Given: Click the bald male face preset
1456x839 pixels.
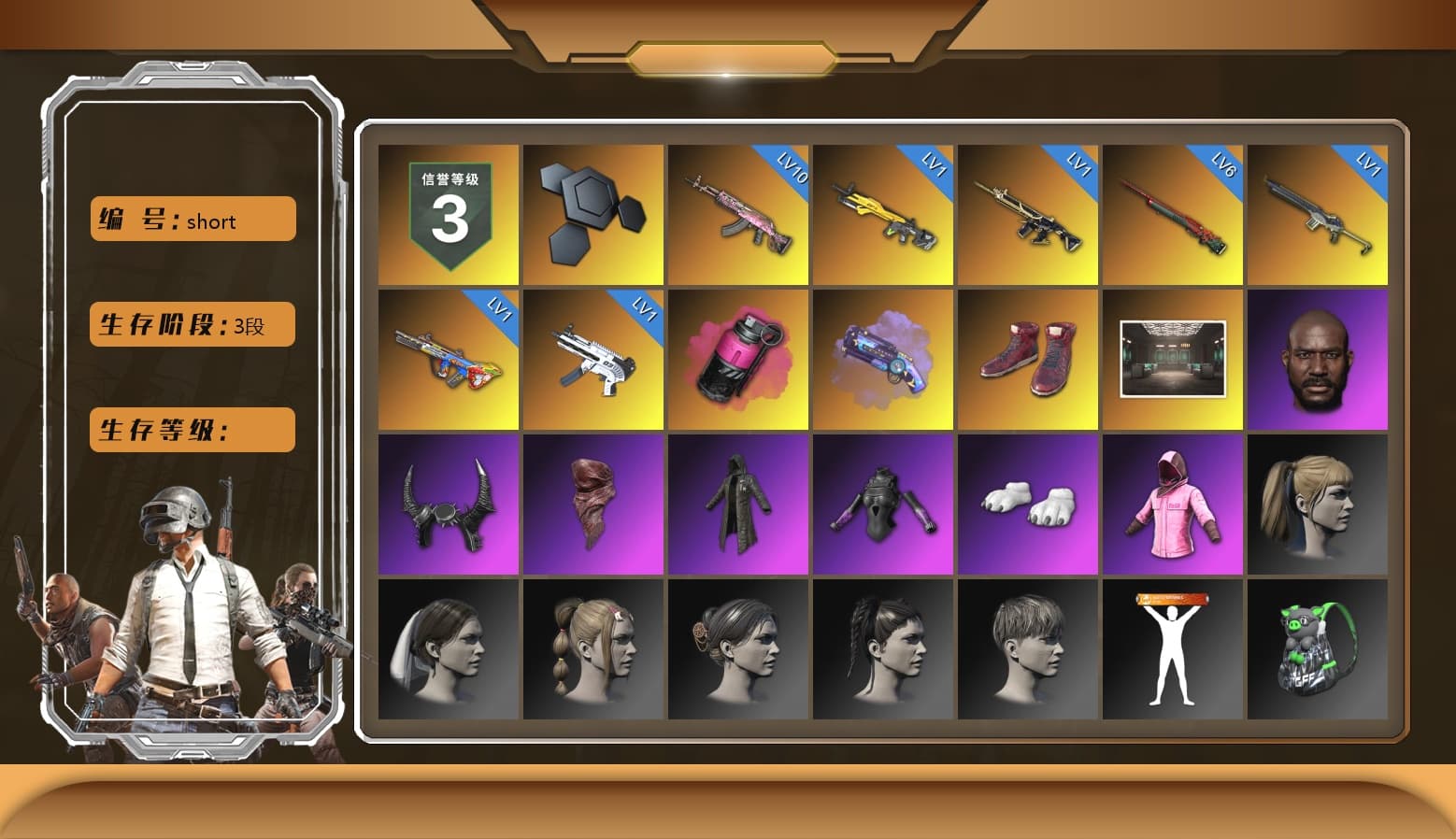Looking at the screenshot, I should click(1319, 360).
